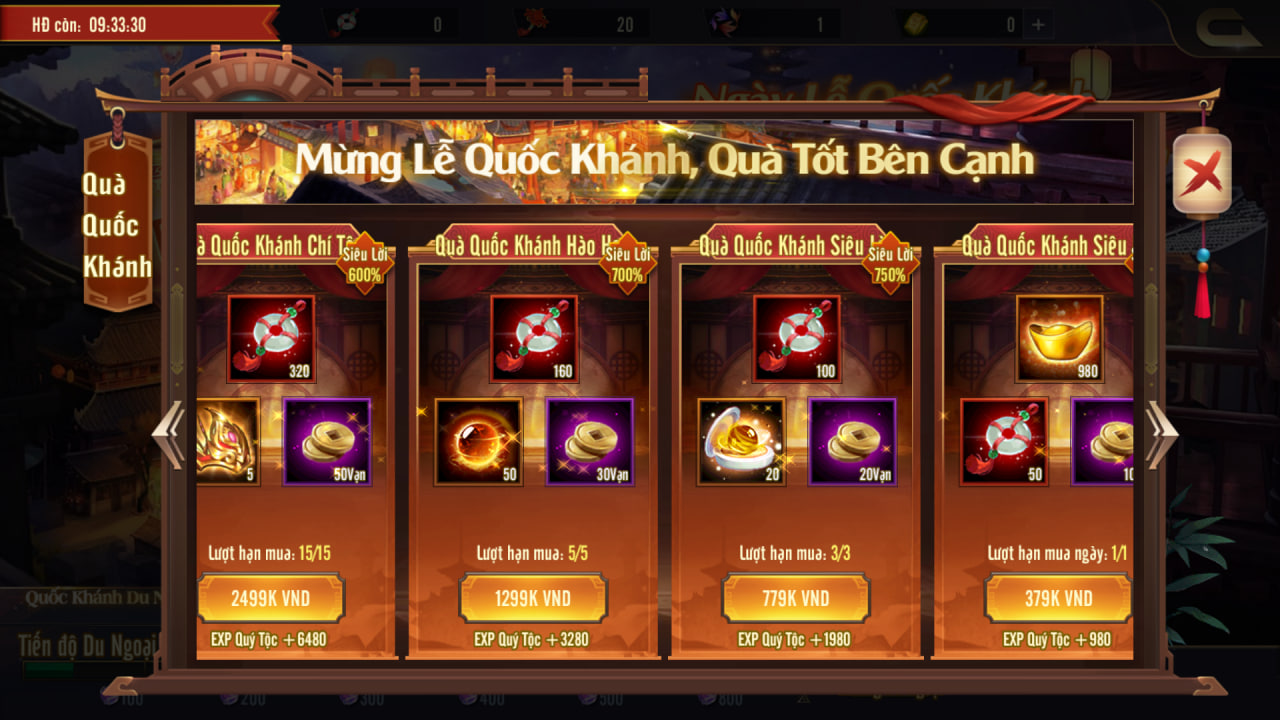Viewport: 1280px width, 720px height.
Task: Buy the 779K VND gift pack
Action: coord(796,598)
